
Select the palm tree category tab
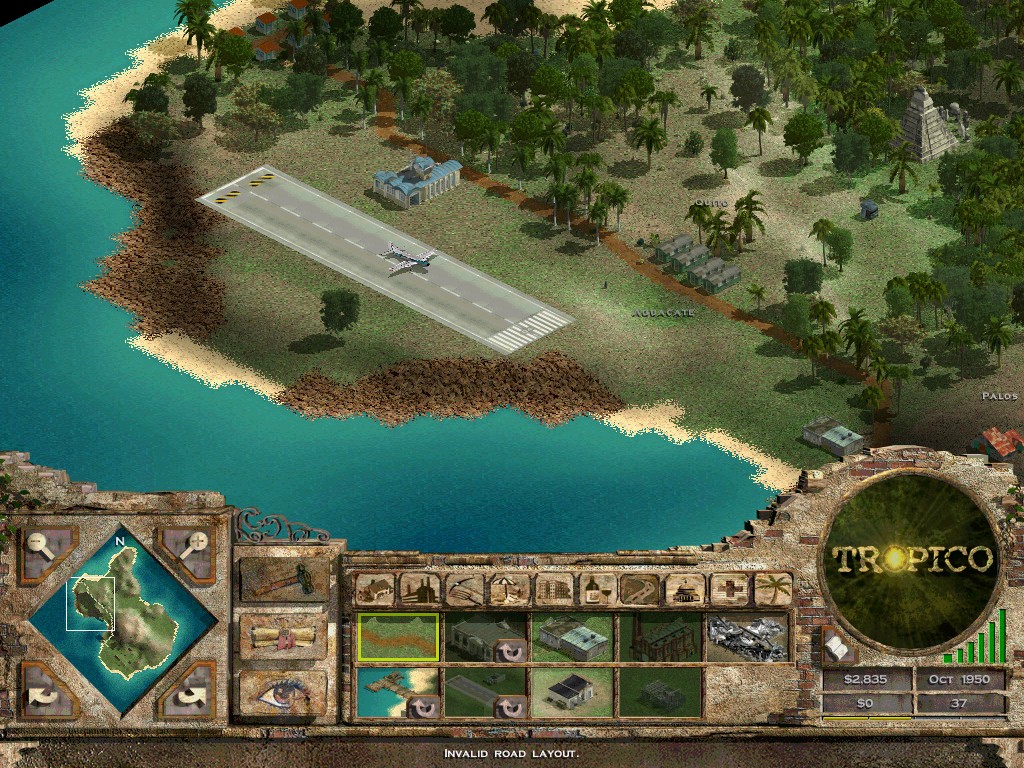(x=773, y=589)
